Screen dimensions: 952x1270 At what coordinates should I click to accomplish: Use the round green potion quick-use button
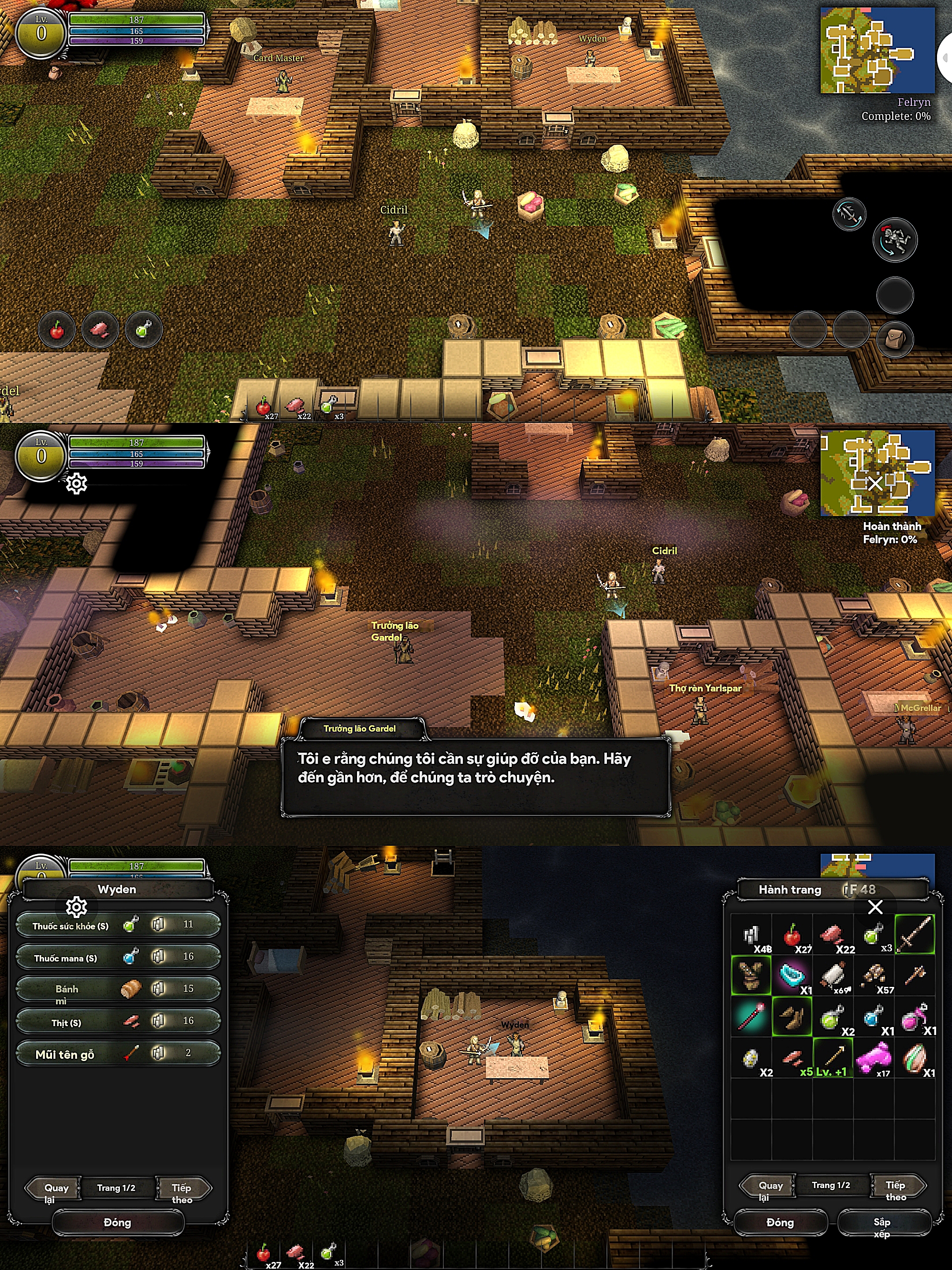143,330
